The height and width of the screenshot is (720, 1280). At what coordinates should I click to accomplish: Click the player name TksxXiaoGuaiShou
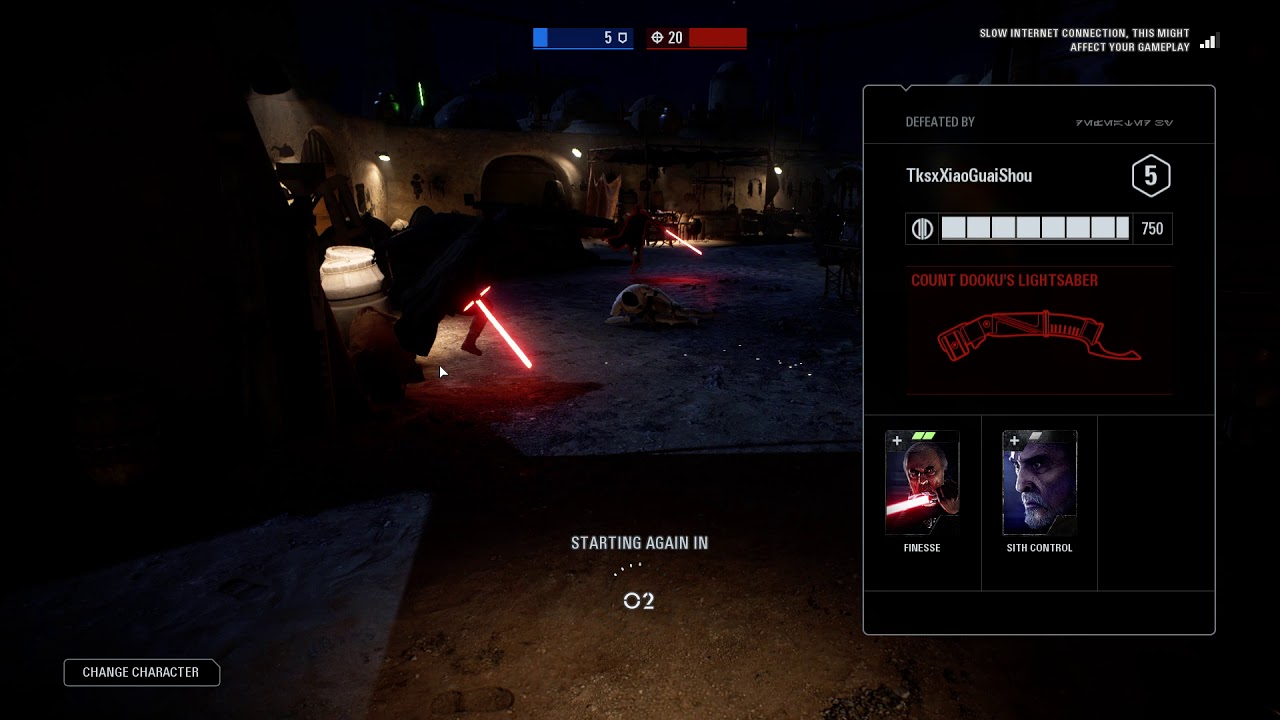pyautogui.click(x=968, y=176)
